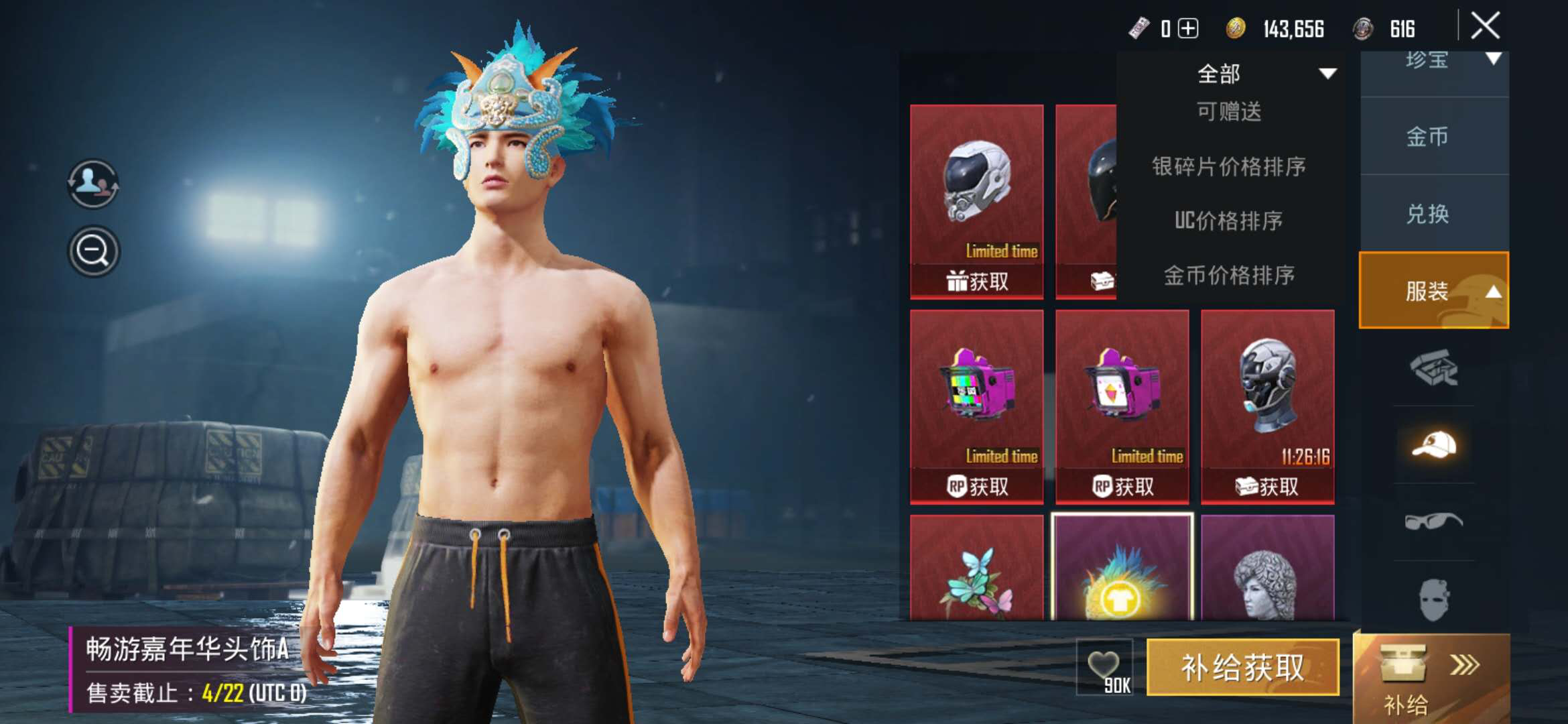
Task: Select UC价格排序 sort option
Action: [x=1229, y=221]
